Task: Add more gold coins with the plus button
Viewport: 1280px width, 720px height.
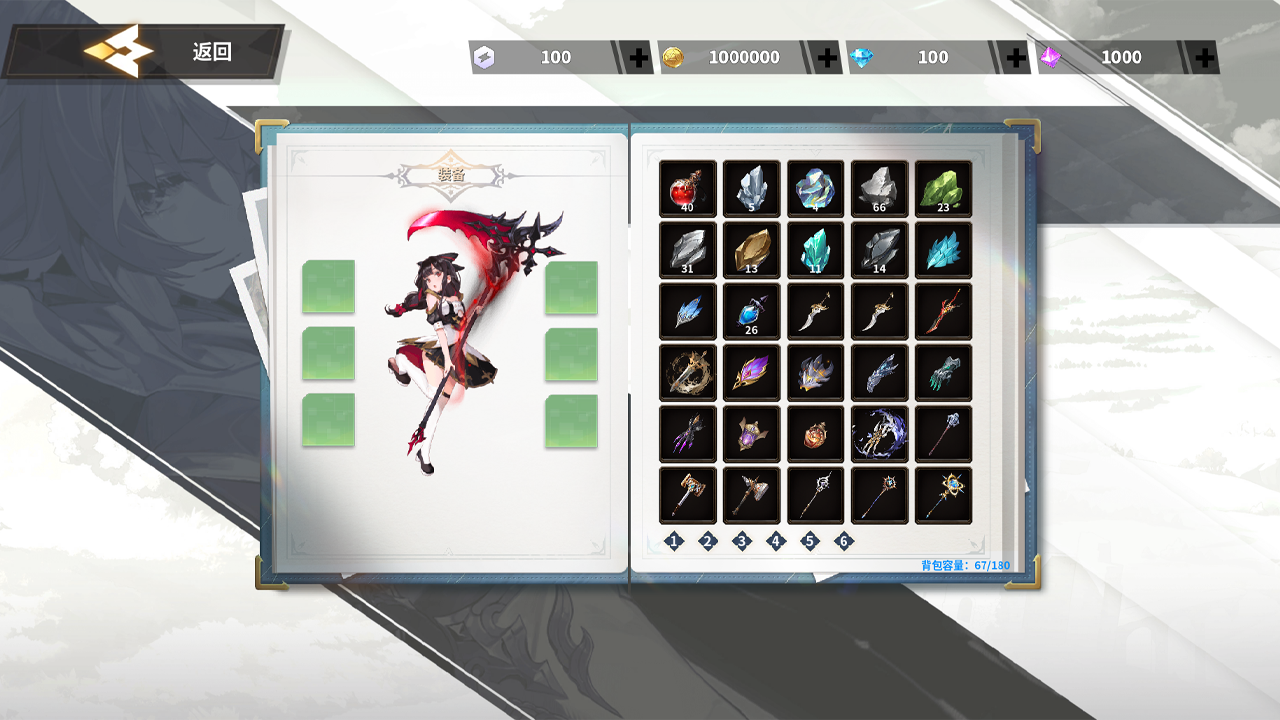Action: [x=827, y=58]
